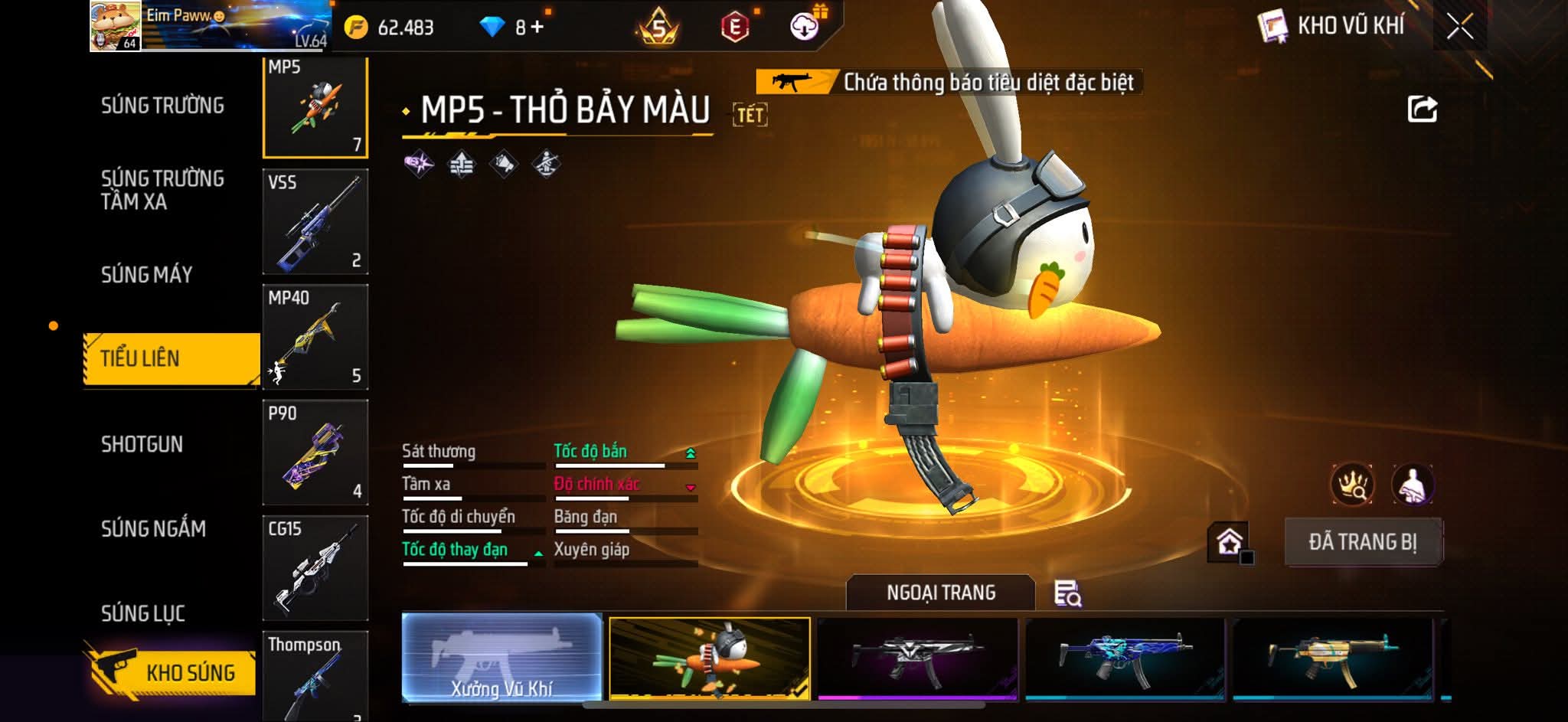Screen dimensions: 1568x722
Task: Close the weapon screen with the X
Action: point(1459,28)
